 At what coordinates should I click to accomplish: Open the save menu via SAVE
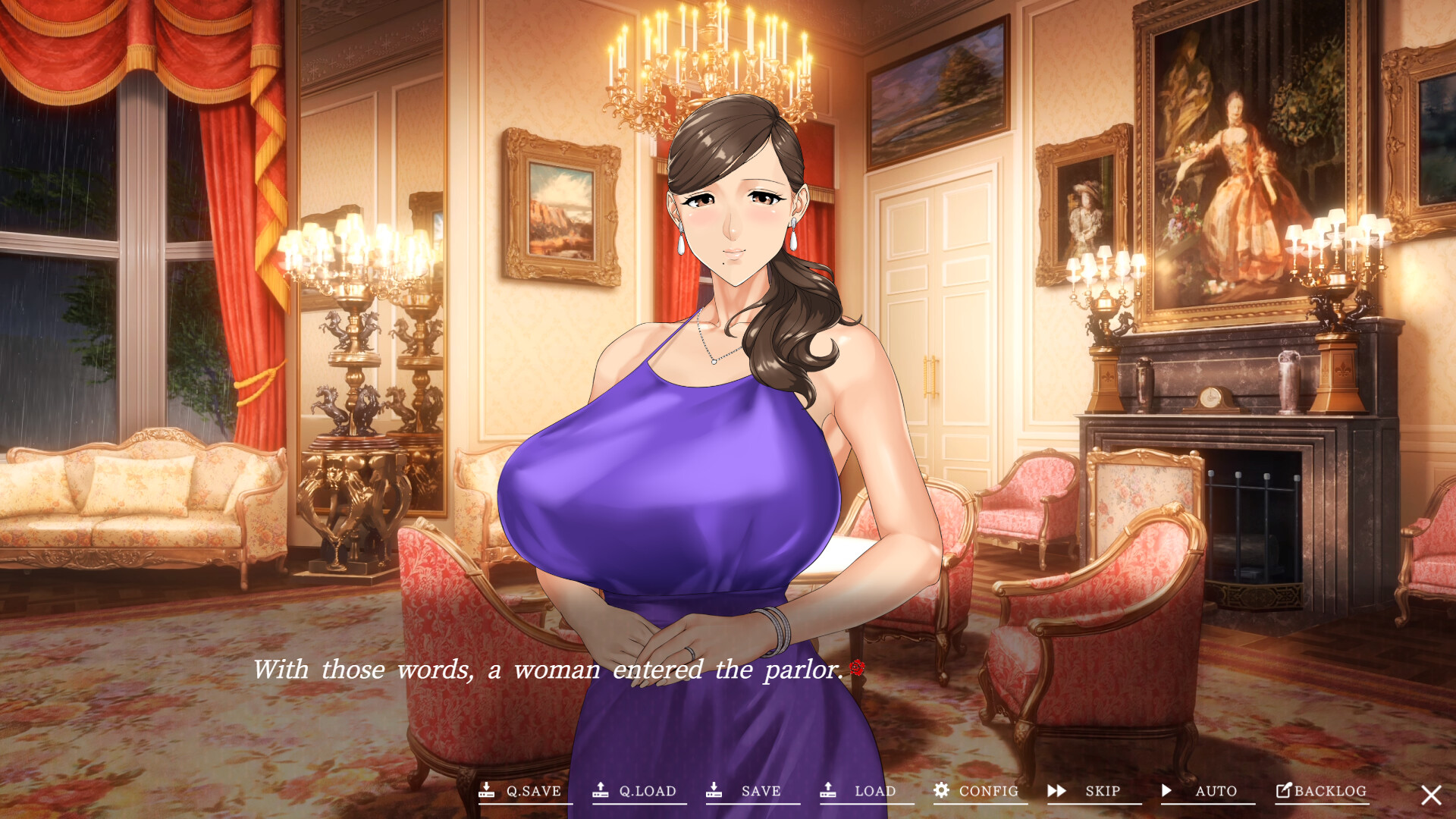(x=761, y=791)
